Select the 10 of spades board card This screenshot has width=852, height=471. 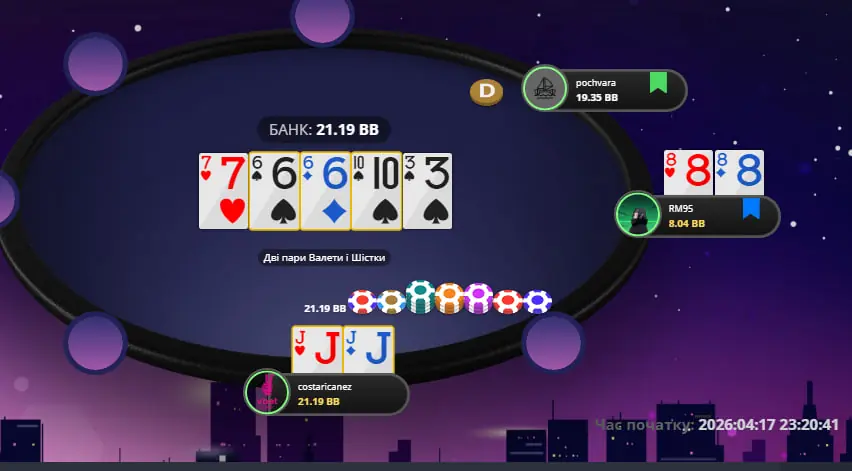coord(375,190)
